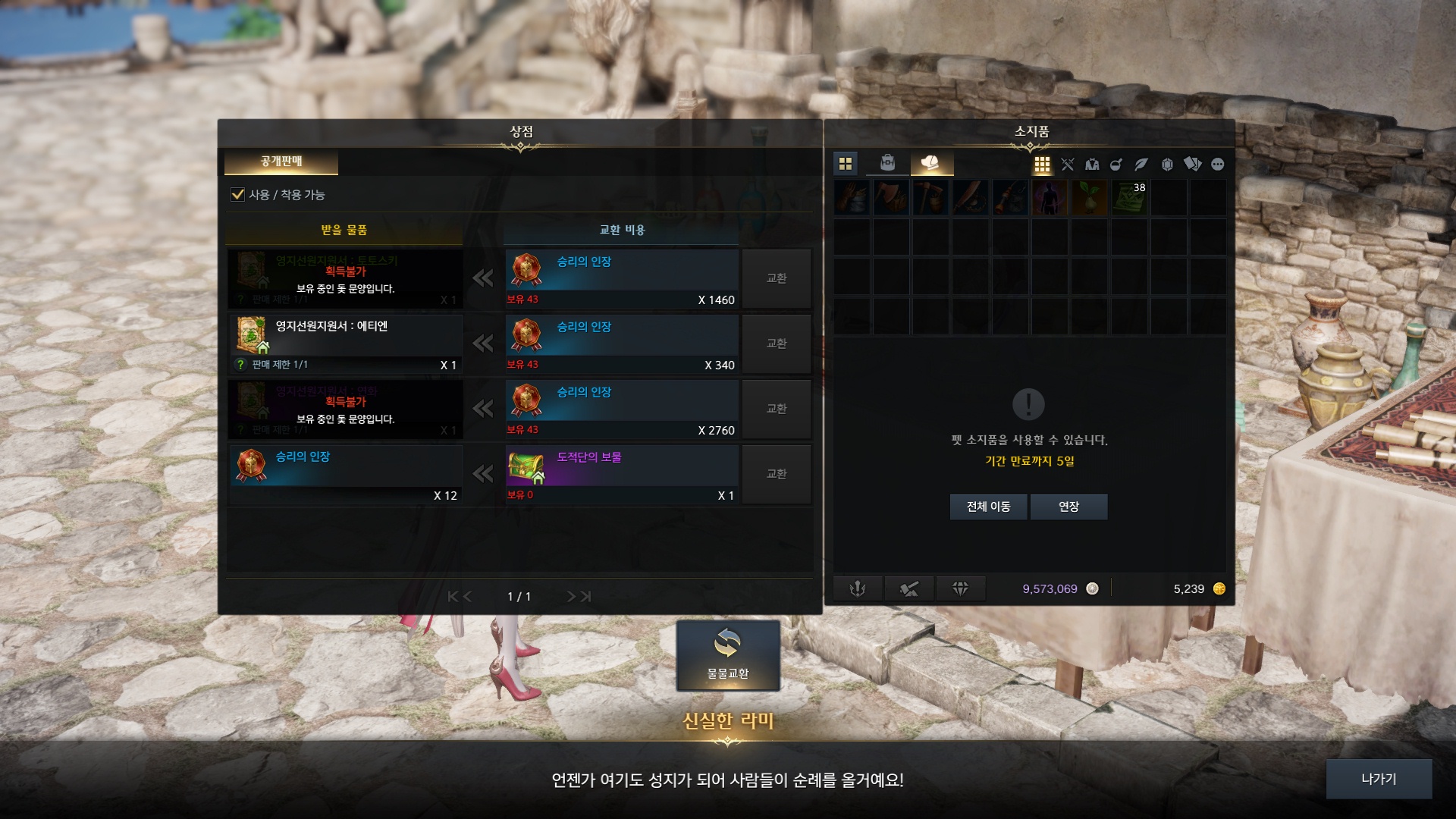Extend pet inventory with 연장
Image resolution: width=1456 pixels, height=819 pixels.
pyautogui.click(x=1068, y=507)
